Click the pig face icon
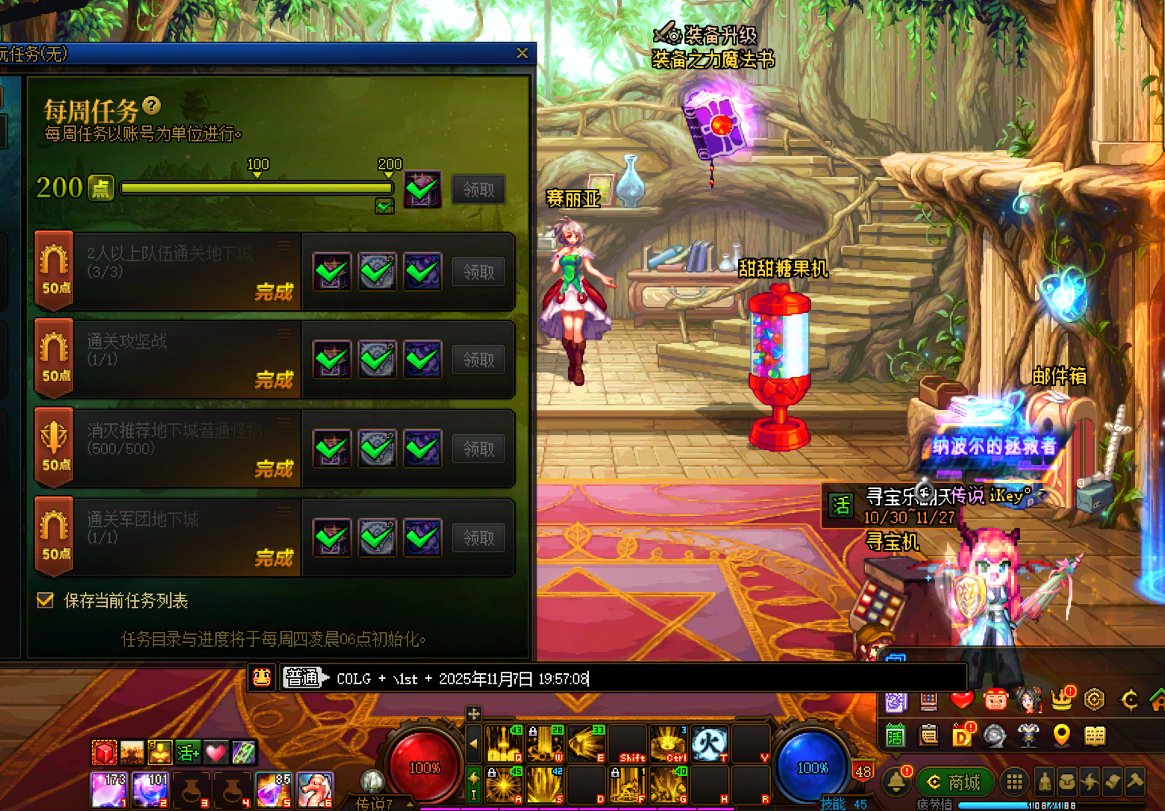This screenshot has width=1165, height=811. pos(993,699)
